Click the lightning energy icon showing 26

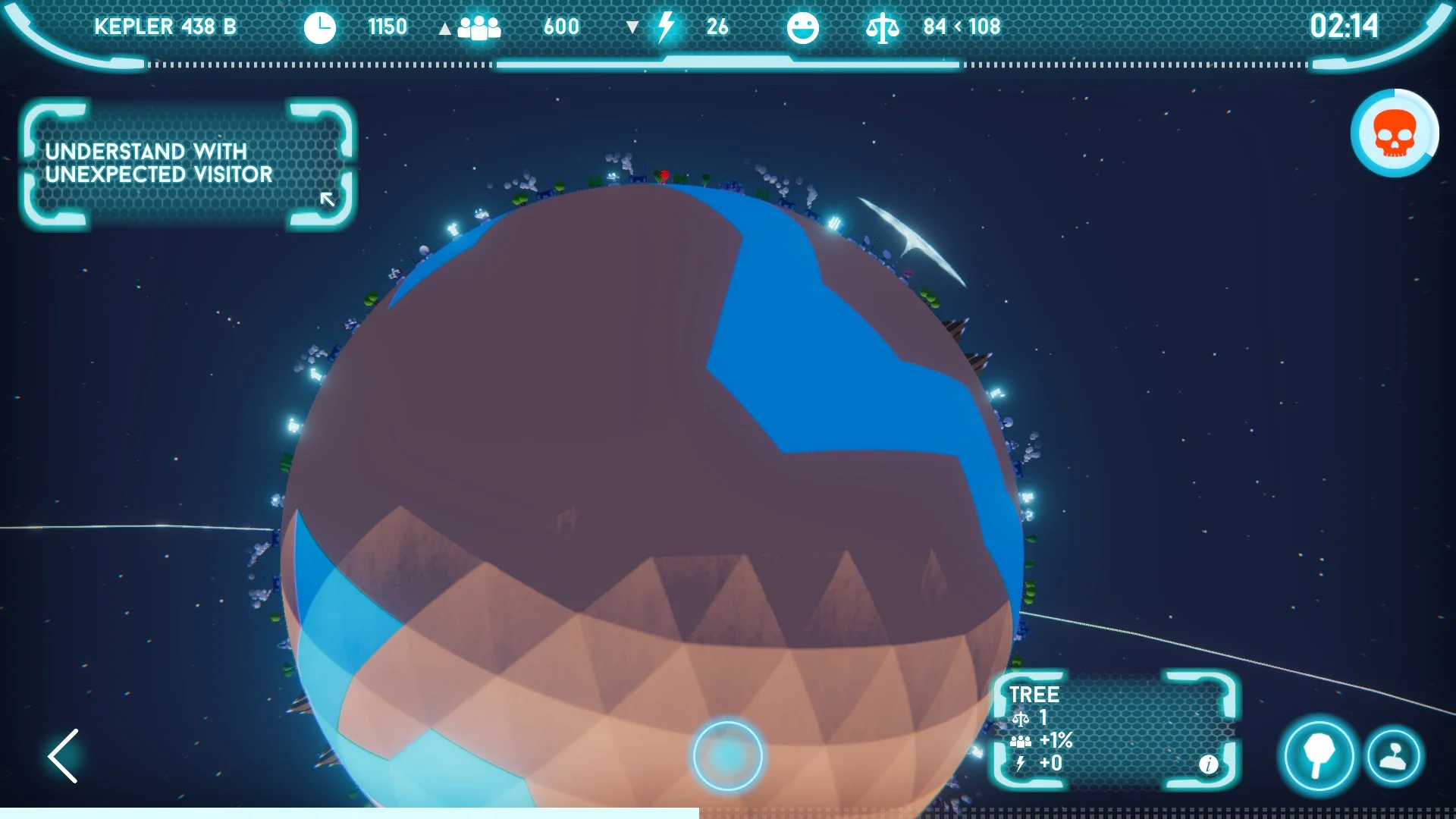pyautogui.click(x=665, y=27)
